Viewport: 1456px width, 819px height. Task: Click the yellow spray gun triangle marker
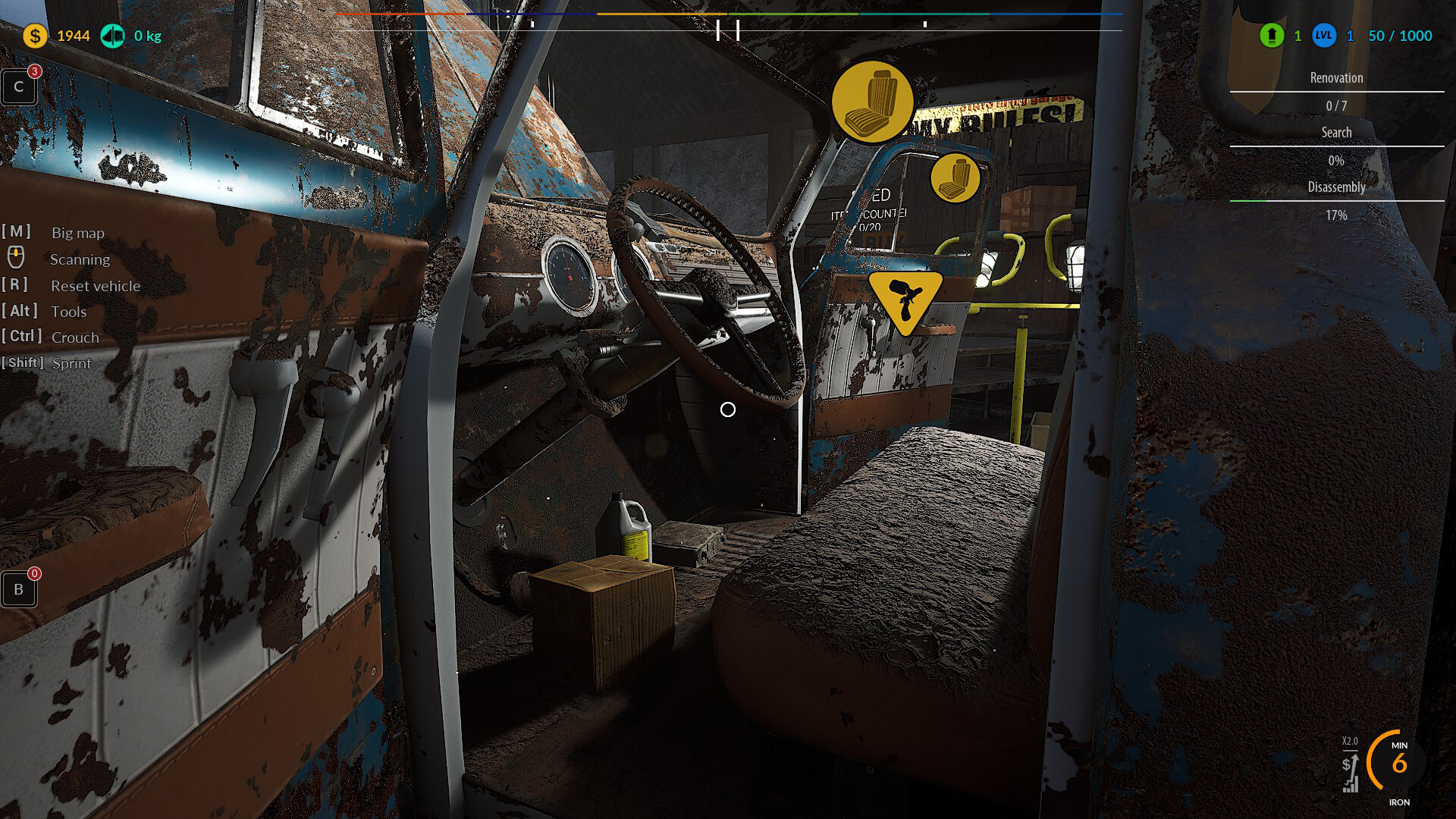pyautogui.click(x=905, y=300)
